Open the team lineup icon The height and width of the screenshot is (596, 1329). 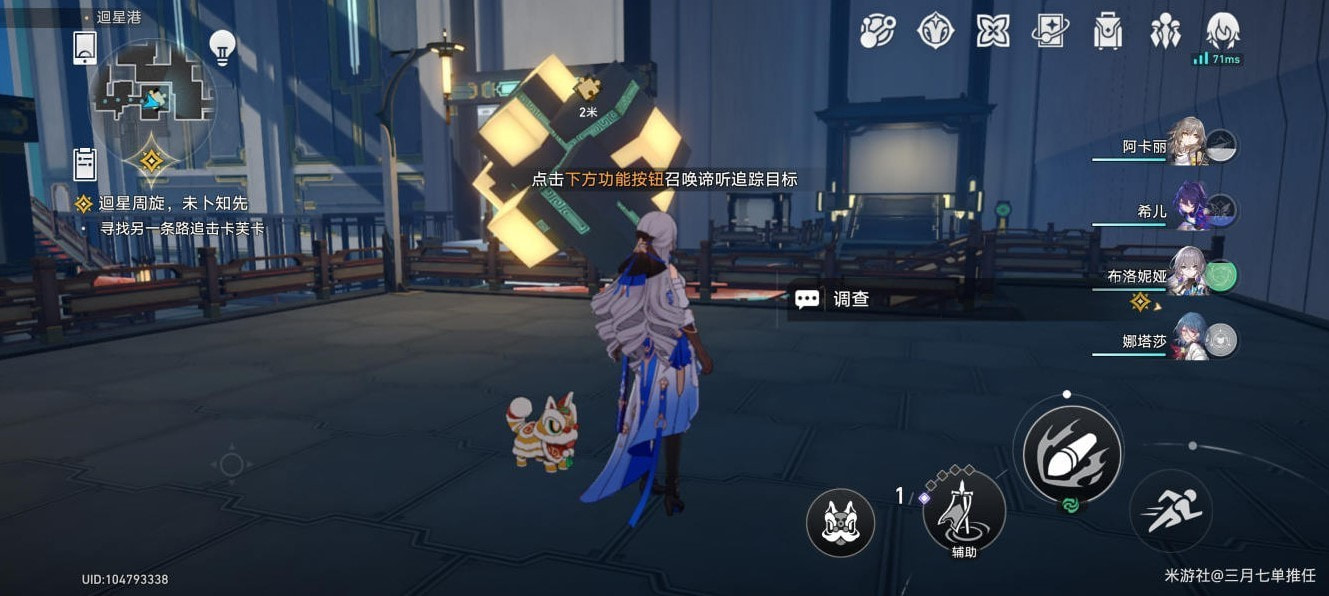coord(1165,31)
